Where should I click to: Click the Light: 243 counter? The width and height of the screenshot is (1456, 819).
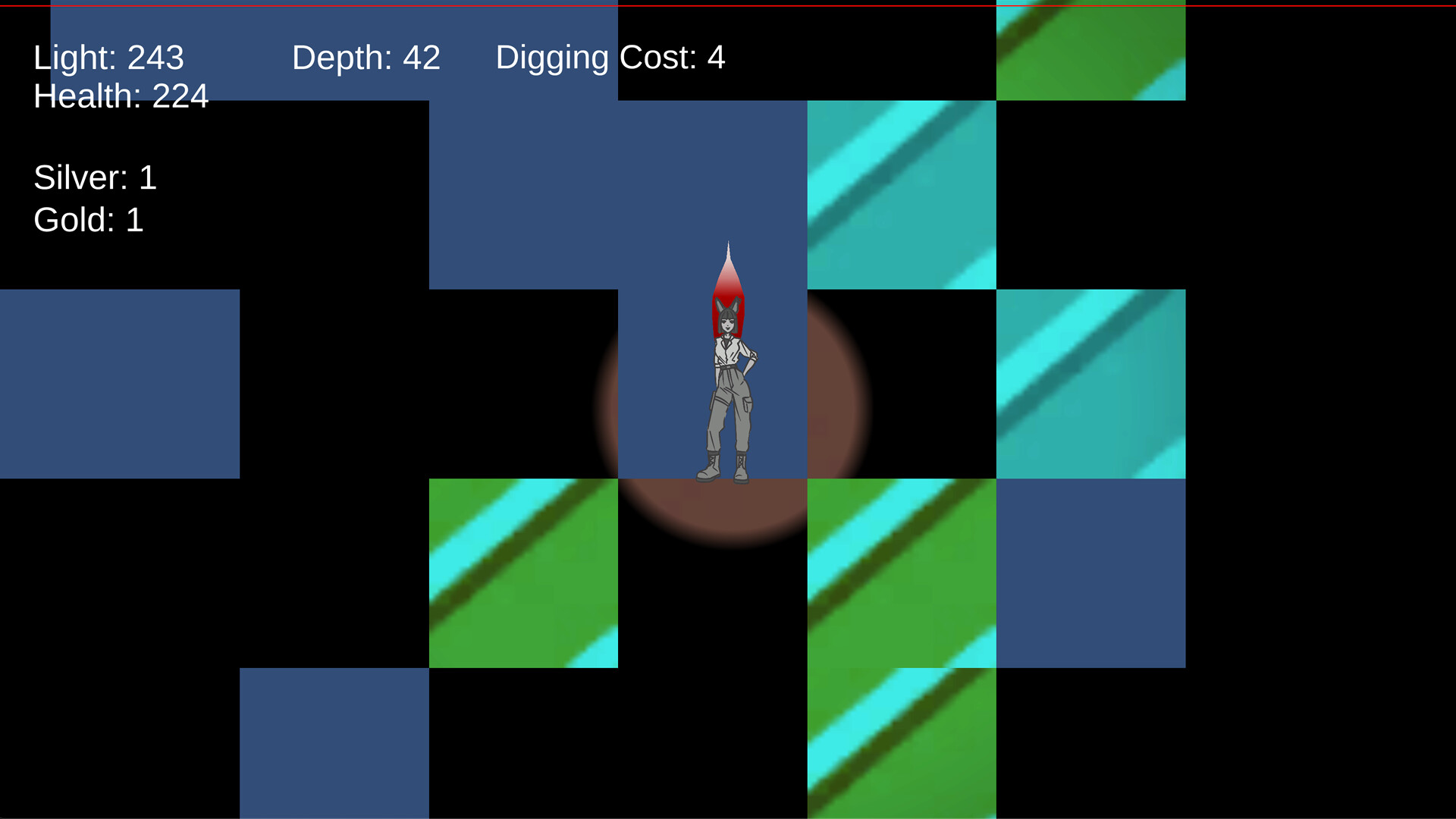point(108,57)
